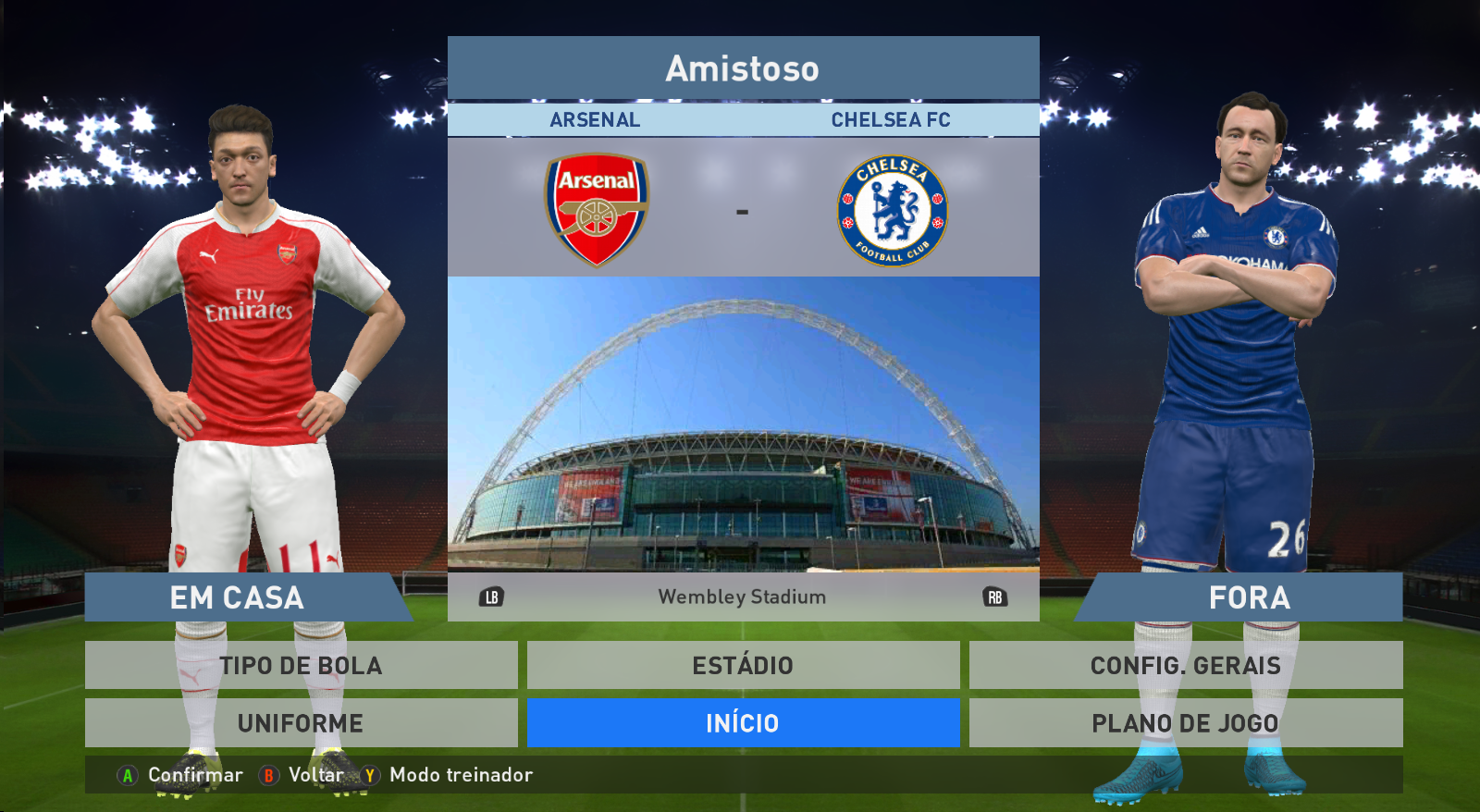This screenshot has width=1480, height=812.
Task: Click the Arsenal club crest
Action: point(597,210)
